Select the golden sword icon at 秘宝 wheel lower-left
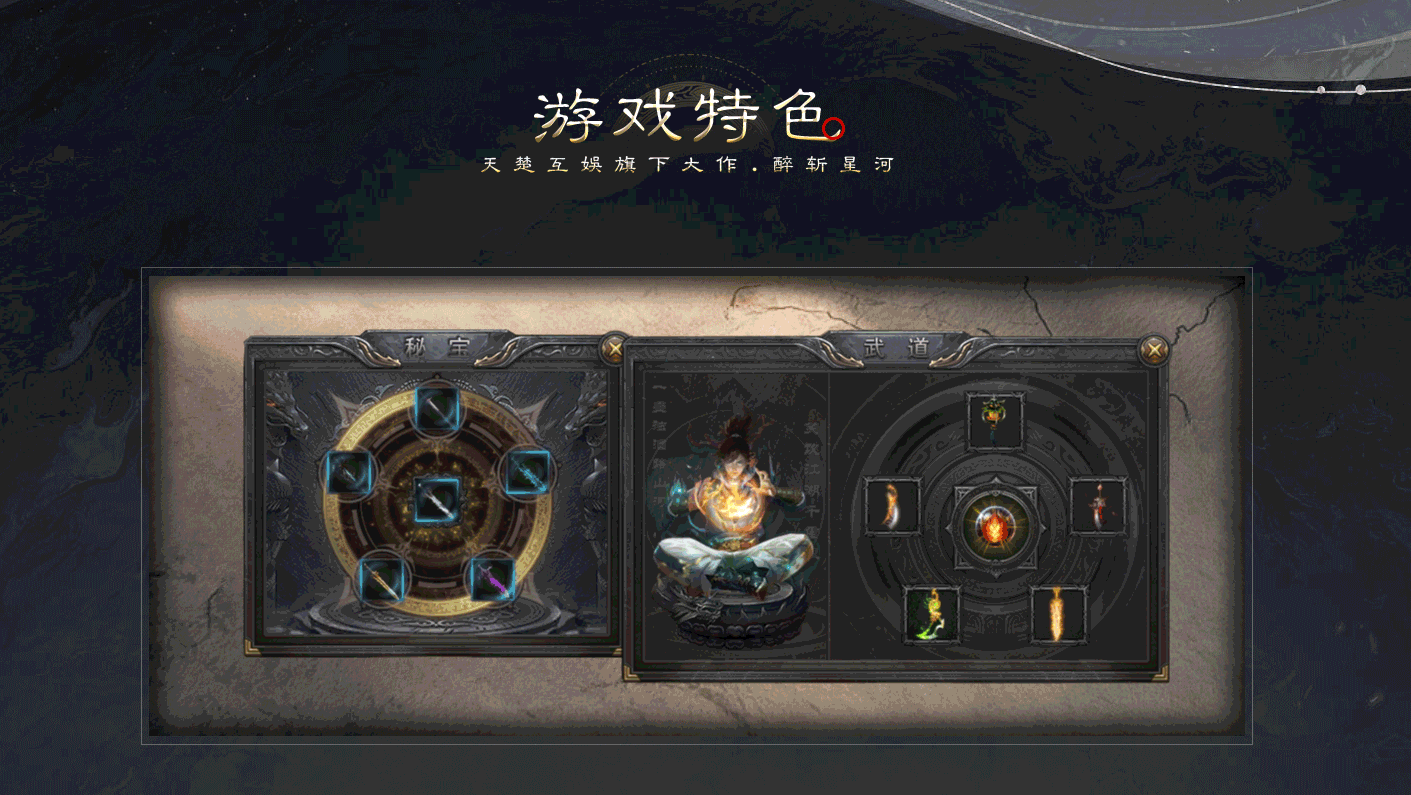 click(383, 578)
